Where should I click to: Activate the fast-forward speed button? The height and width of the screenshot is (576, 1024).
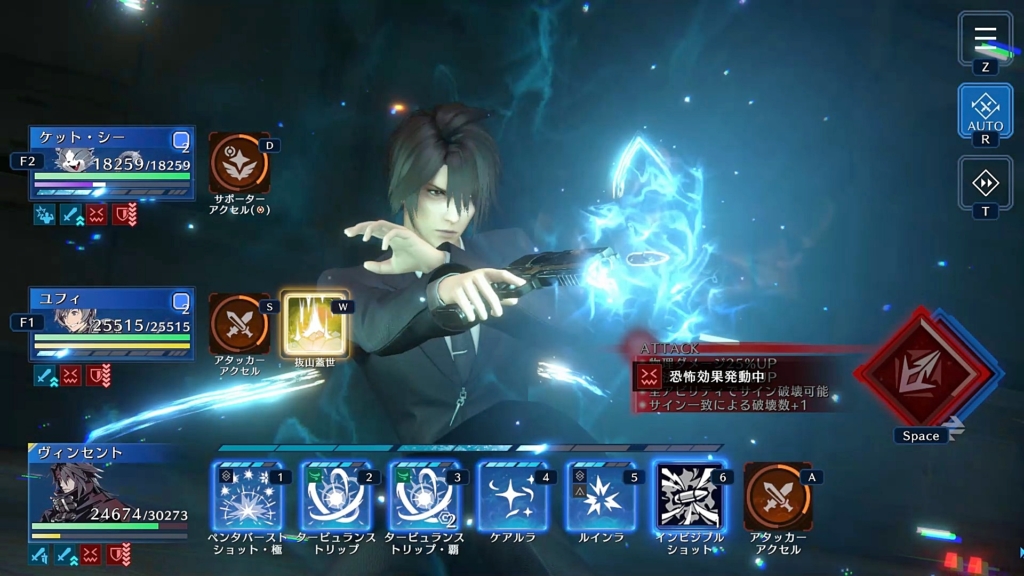pos(985,183)
